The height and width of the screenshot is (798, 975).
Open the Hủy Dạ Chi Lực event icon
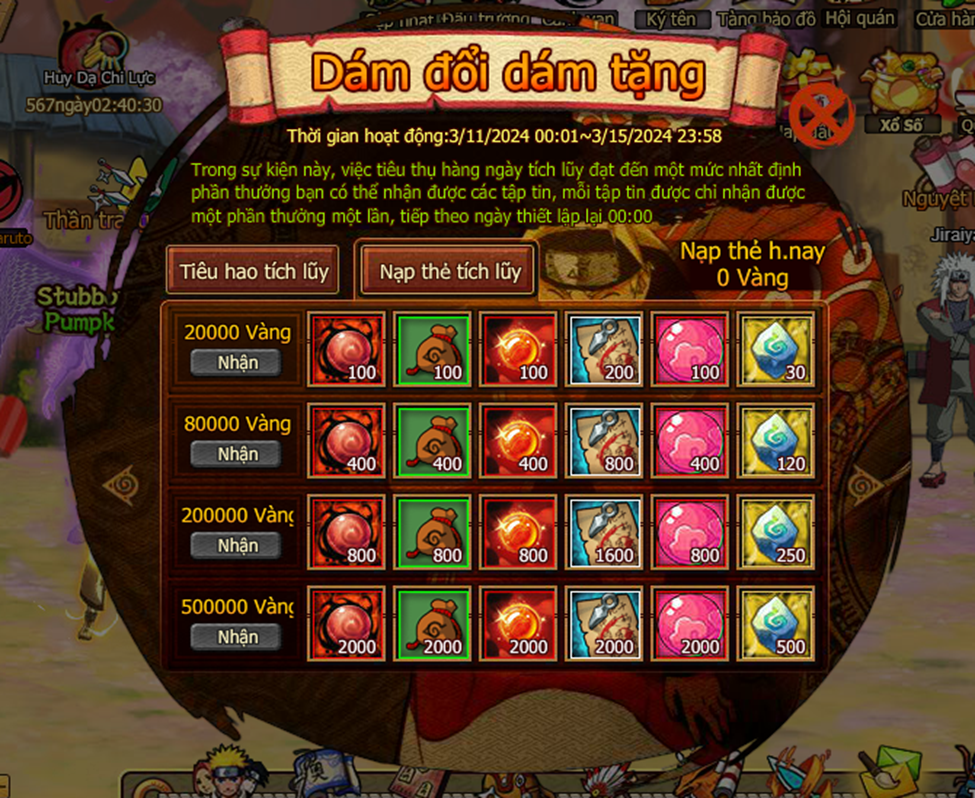click(93, 52)
